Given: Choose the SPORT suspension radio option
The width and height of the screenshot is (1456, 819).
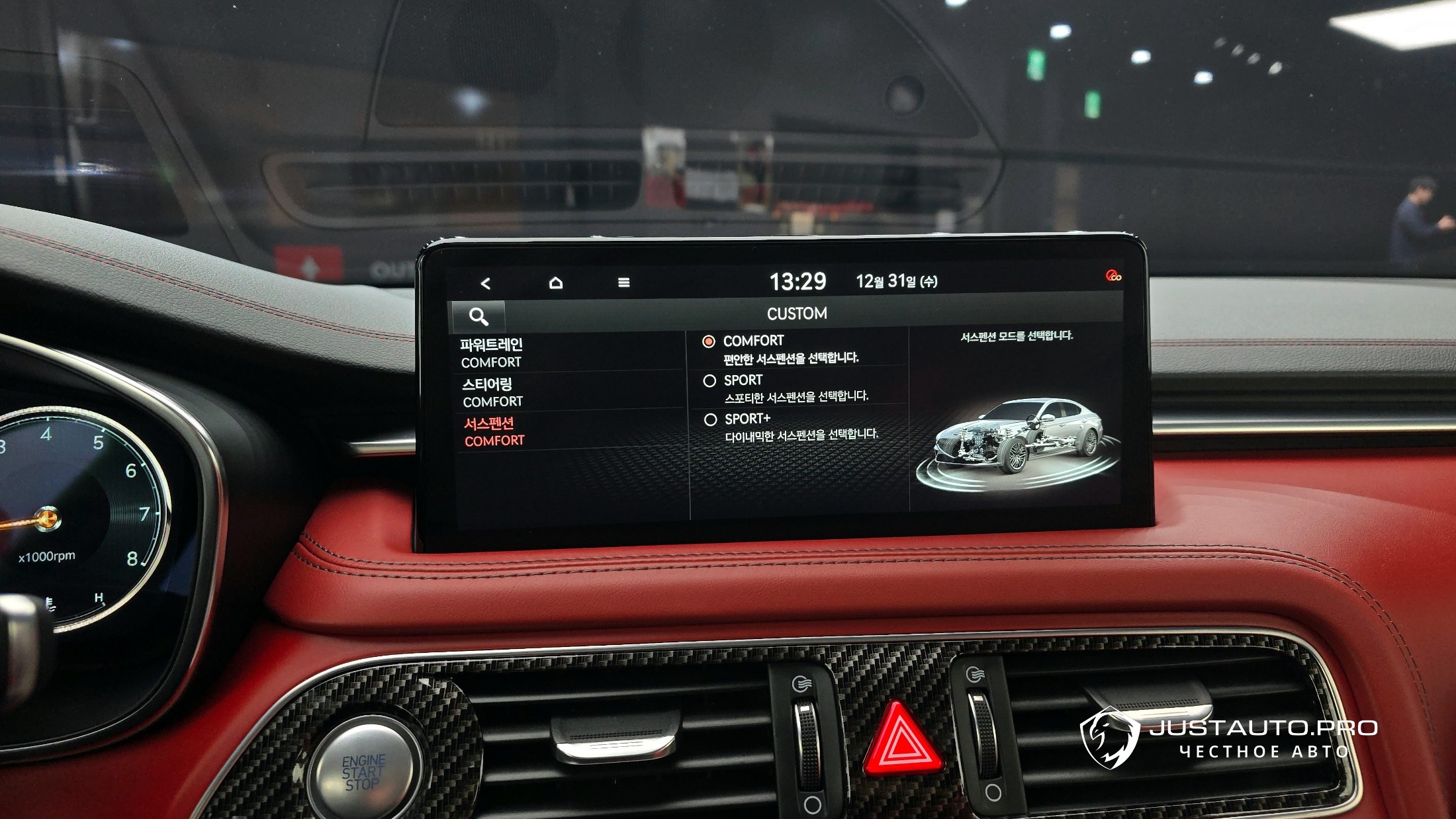Looking at the screenshot, I should coord(710,381).
